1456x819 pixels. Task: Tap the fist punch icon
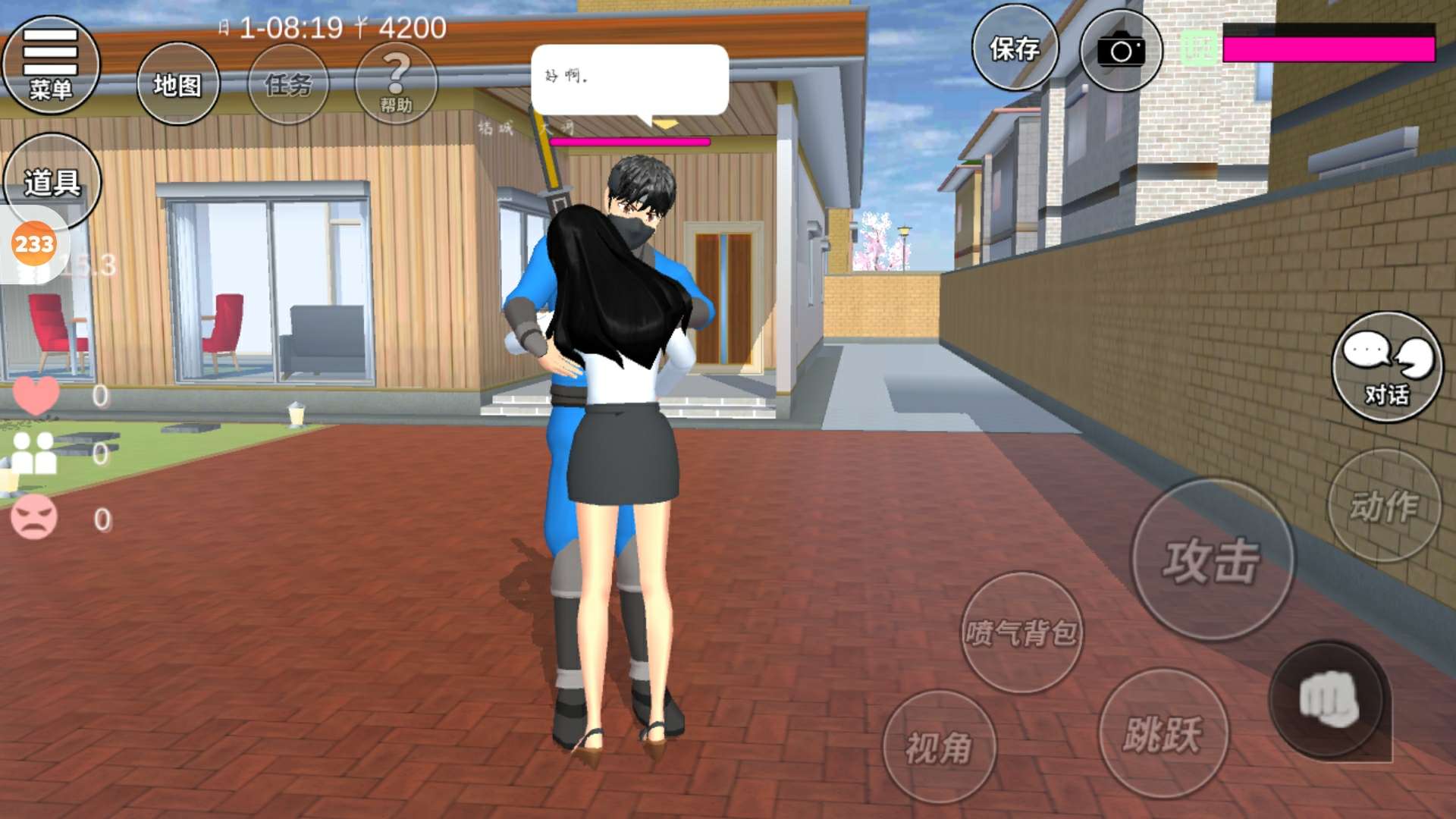[1327, 700]
